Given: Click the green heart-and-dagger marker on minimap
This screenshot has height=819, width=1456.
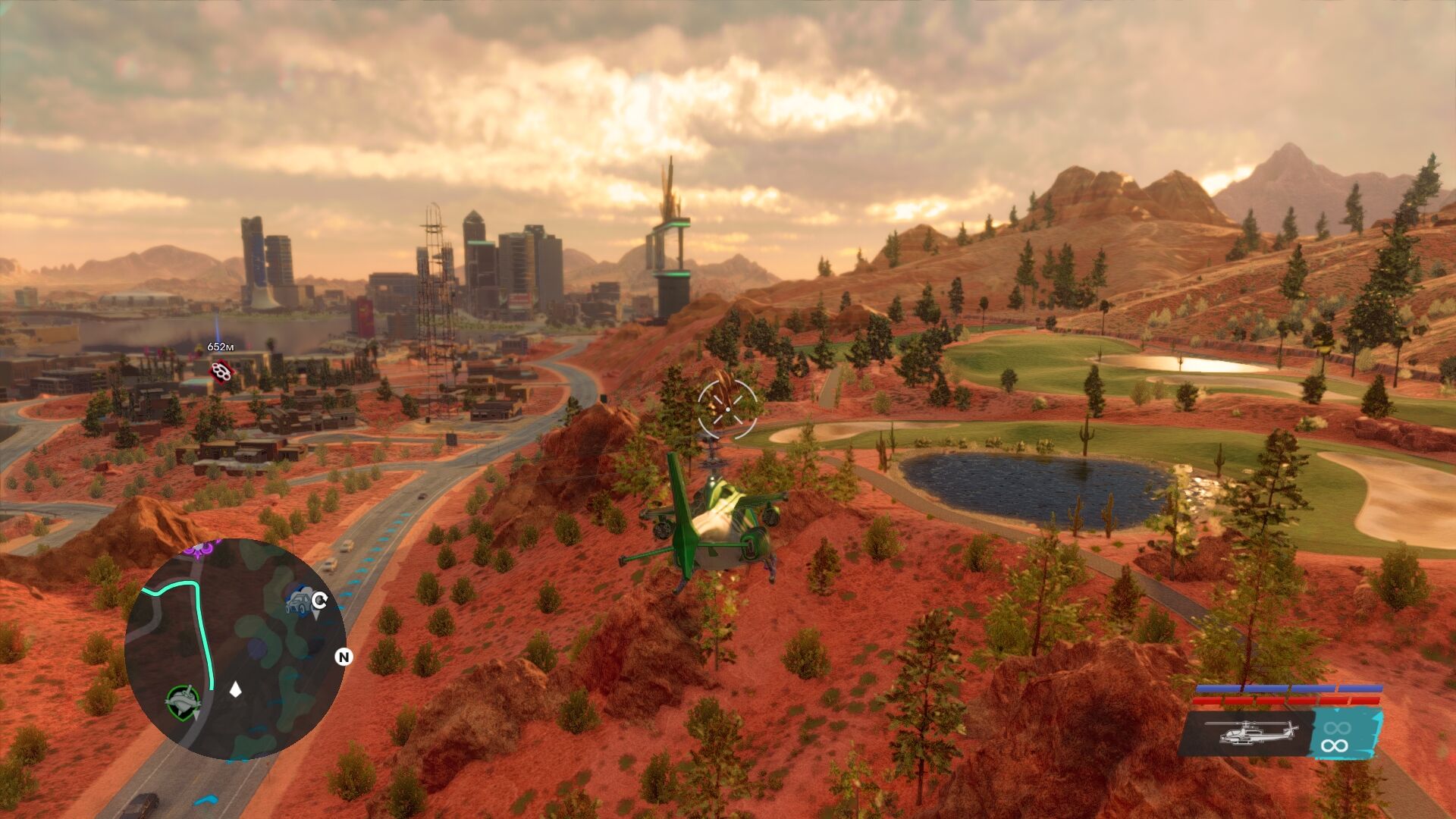Looking at the screenshot, I should click(183, 702).
